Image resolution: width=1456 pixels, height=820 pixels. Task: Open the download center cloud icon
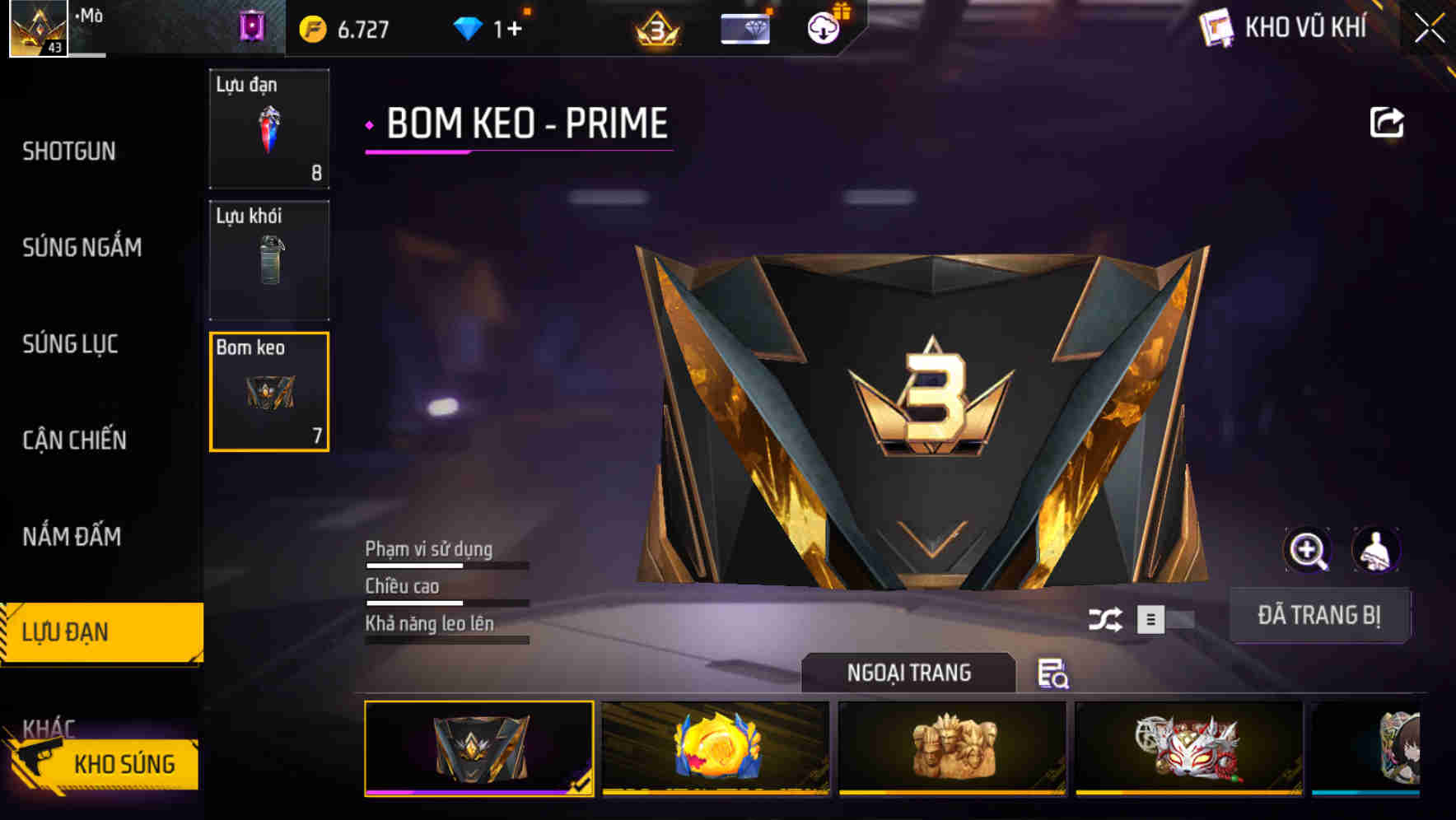(x=822, y=27)
